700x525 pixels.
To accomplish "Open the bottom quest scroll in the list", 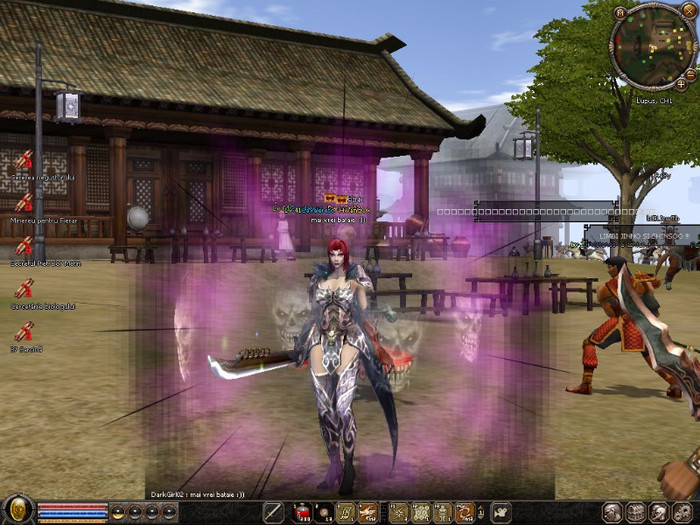I will [23, 333].
